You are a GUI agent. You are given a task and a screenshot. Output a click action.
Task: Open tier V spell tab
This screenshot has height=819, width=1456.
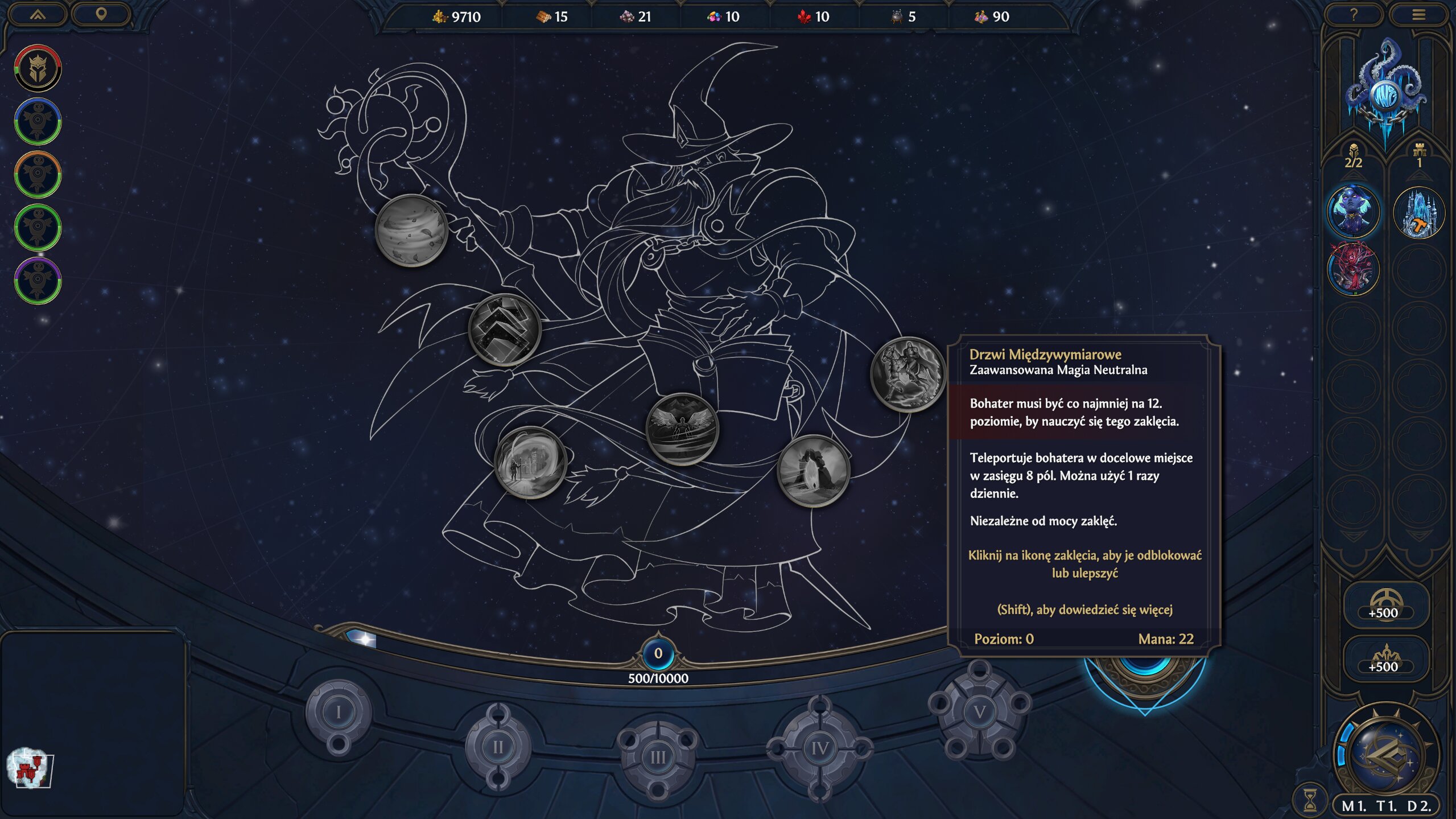pos(979,711)
